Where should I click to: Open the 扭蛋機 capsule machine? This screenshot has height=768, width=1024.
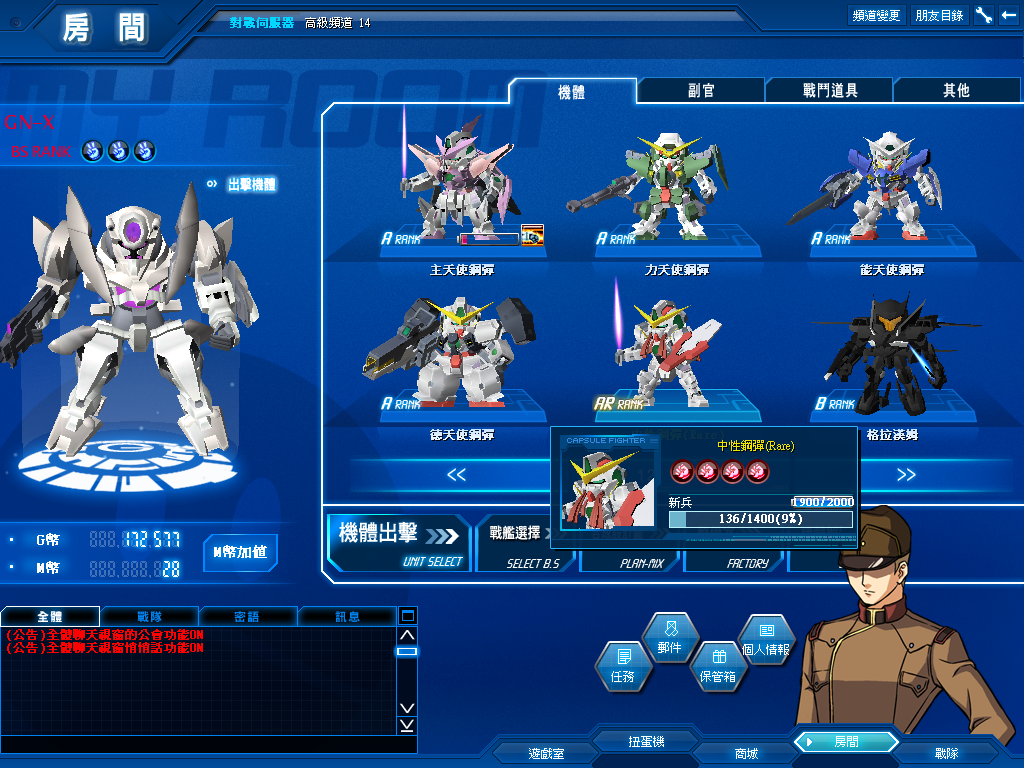[645, 742]
